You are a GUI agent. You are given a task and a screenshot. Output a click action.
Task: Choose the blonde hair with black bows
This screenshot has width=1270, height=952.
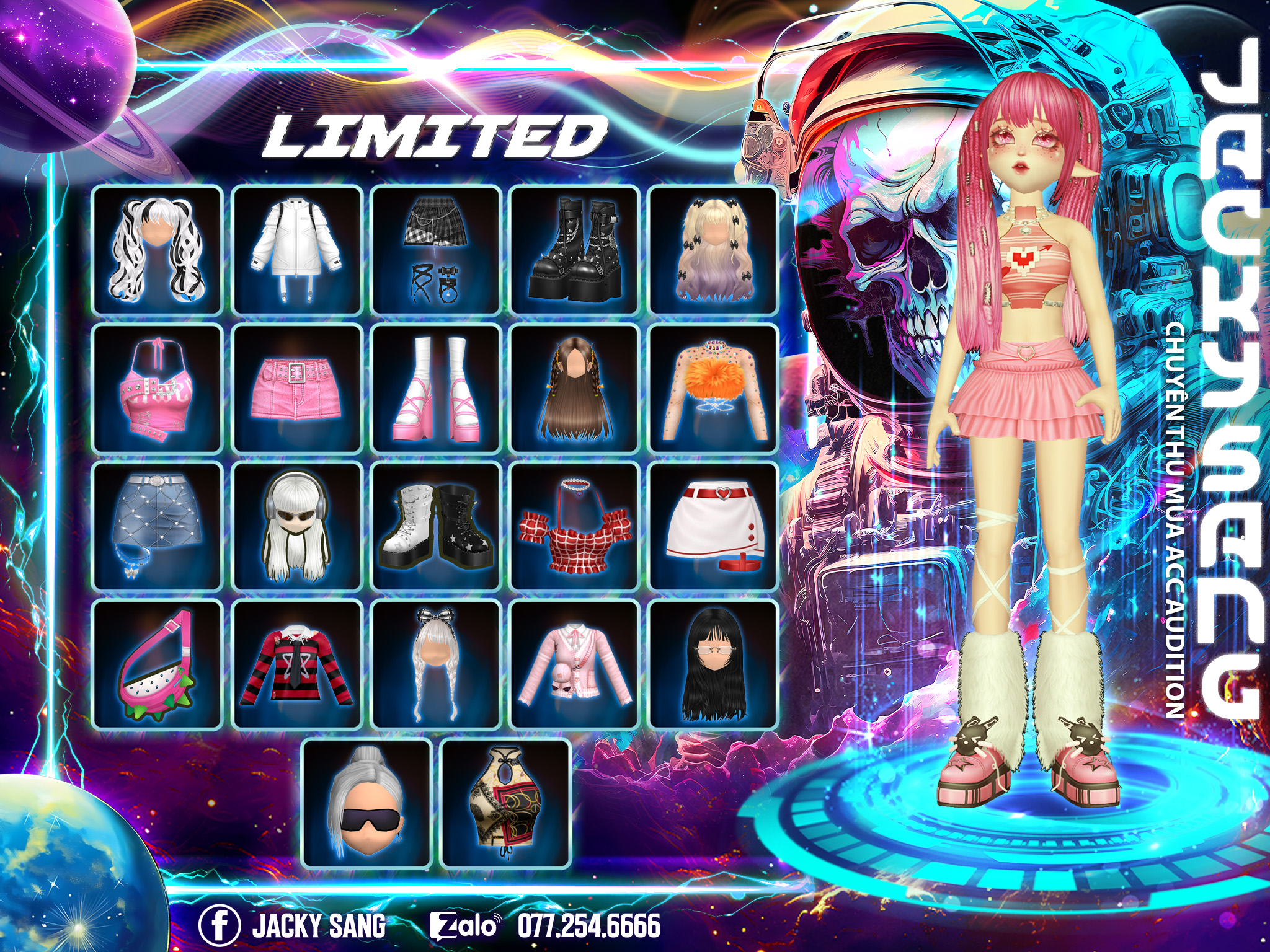click(x=713, y=249)
